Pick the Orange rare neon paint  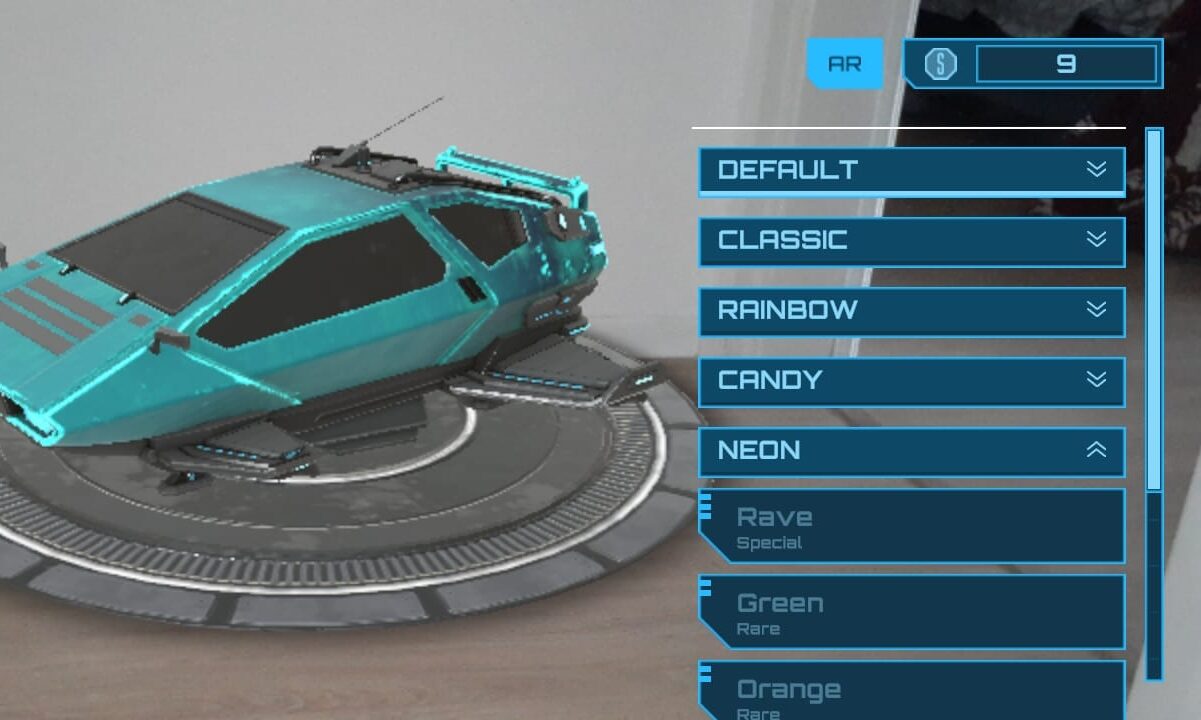pos(911,692)
